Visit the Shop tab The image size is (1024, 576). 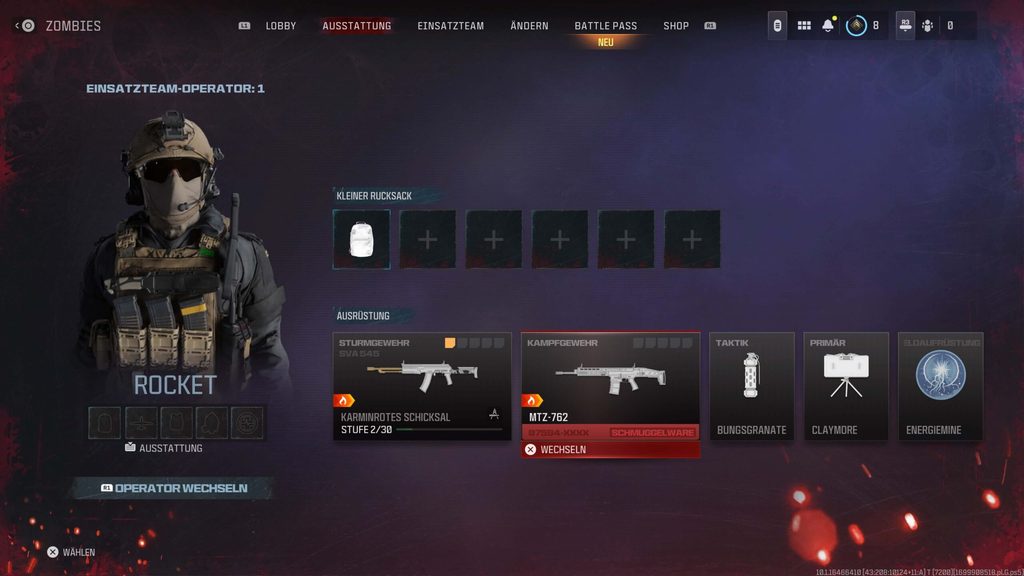(676, 26)
